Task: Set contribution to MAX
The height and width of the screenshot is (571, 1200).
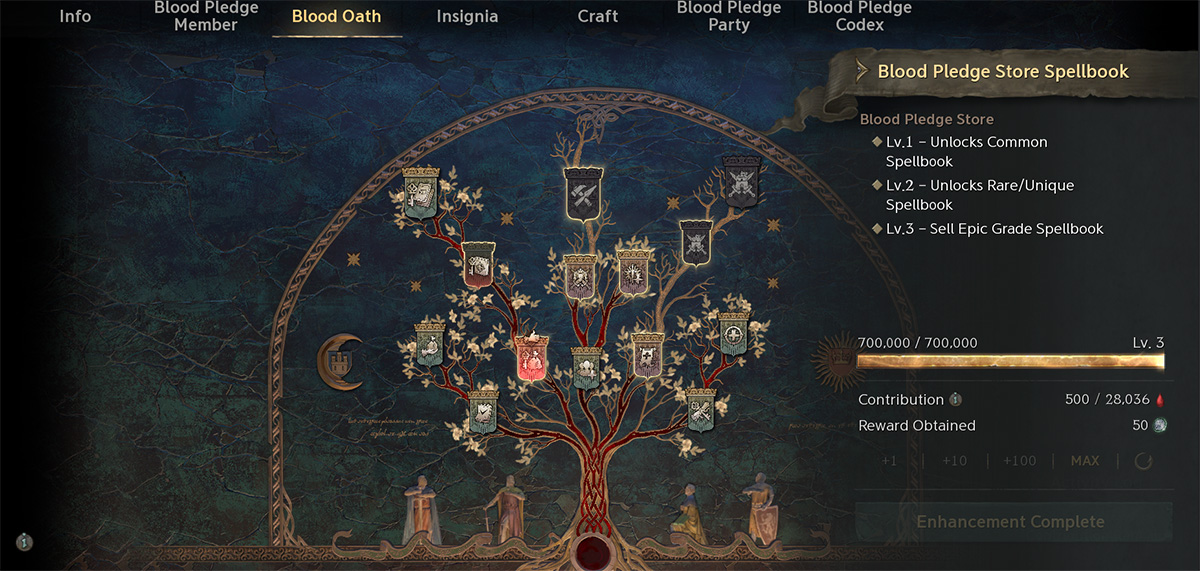Action: (x=1085, y=461)
